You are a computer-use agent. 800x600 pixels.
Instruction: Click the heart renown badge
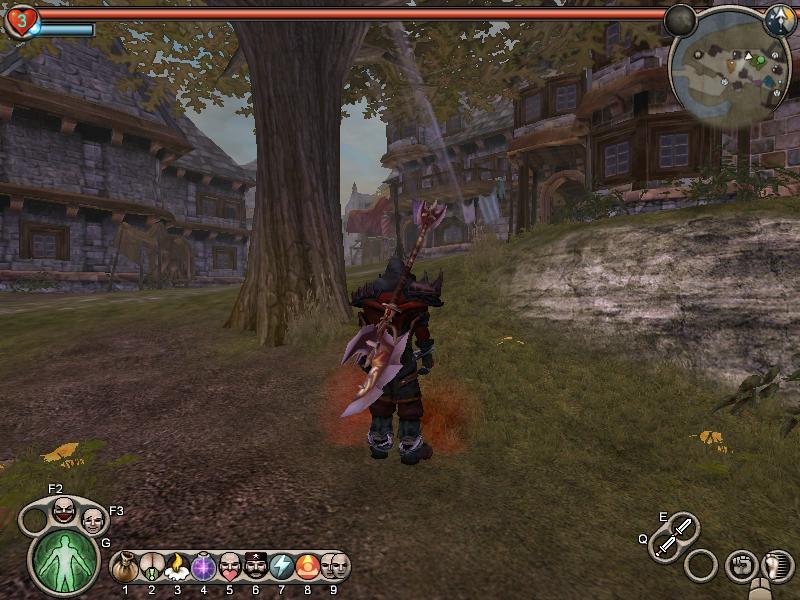20,20
